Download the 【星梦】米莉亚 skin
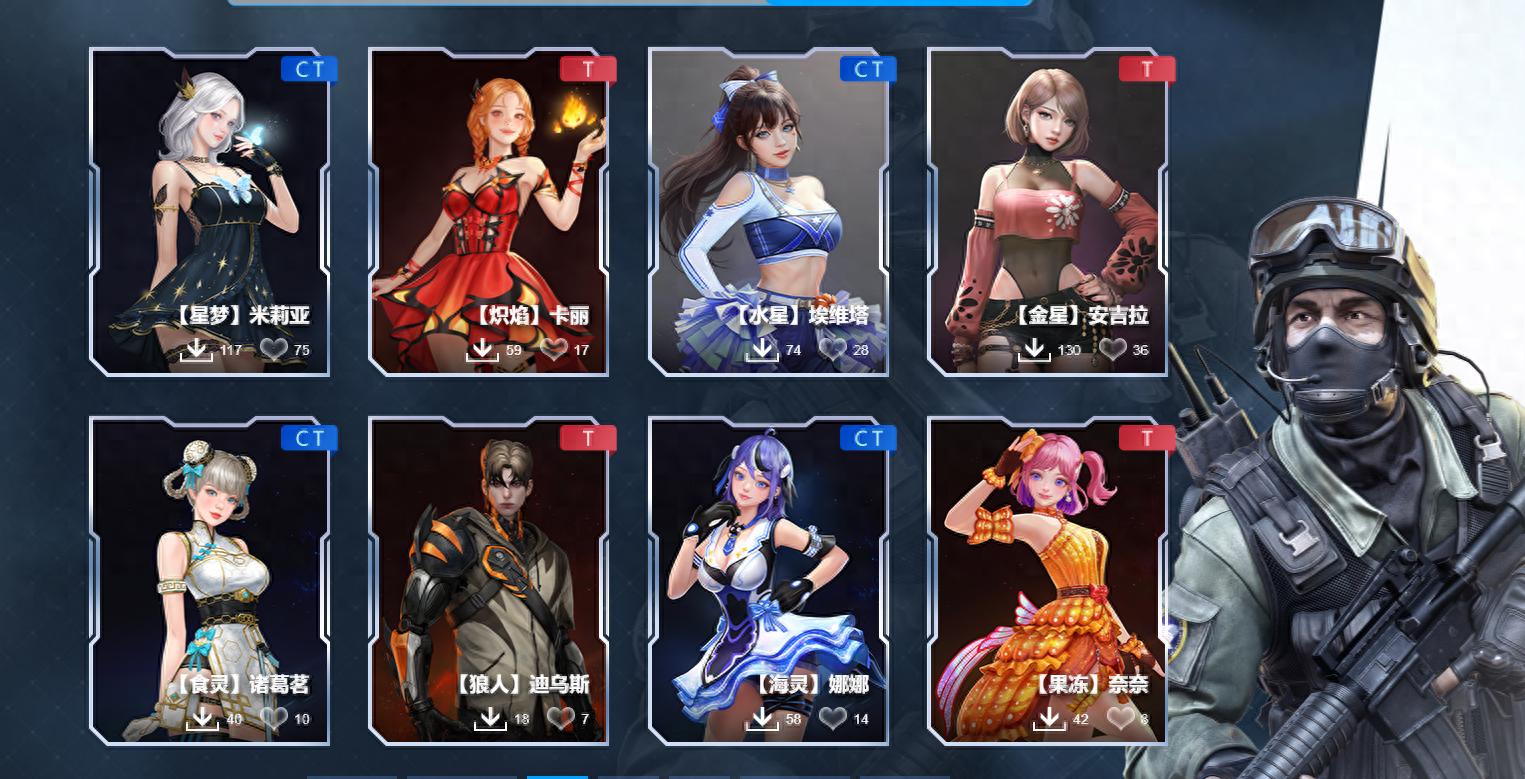 [x=197, y=350]
